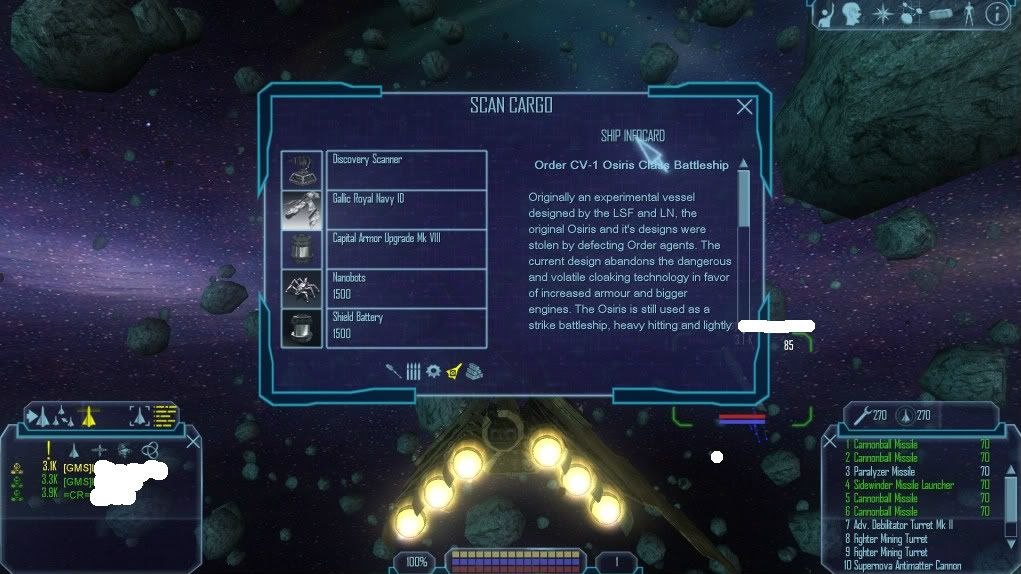1021x574 pixels.
Task: Close the contact list panel
Action: coord(194,441)
